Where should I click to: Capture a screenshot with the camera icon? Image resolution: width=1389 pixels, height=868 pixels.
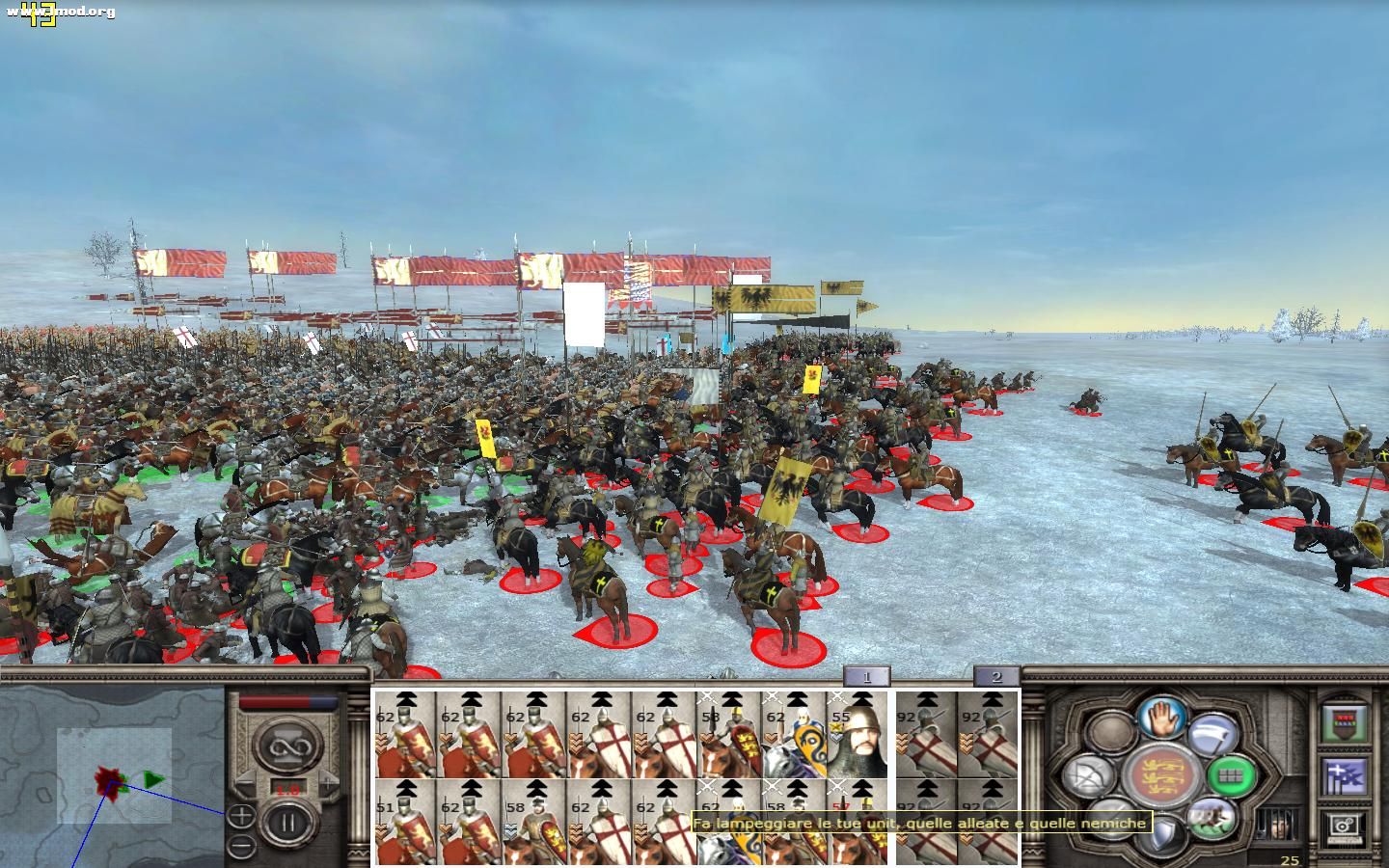(x=1344, y=827)
